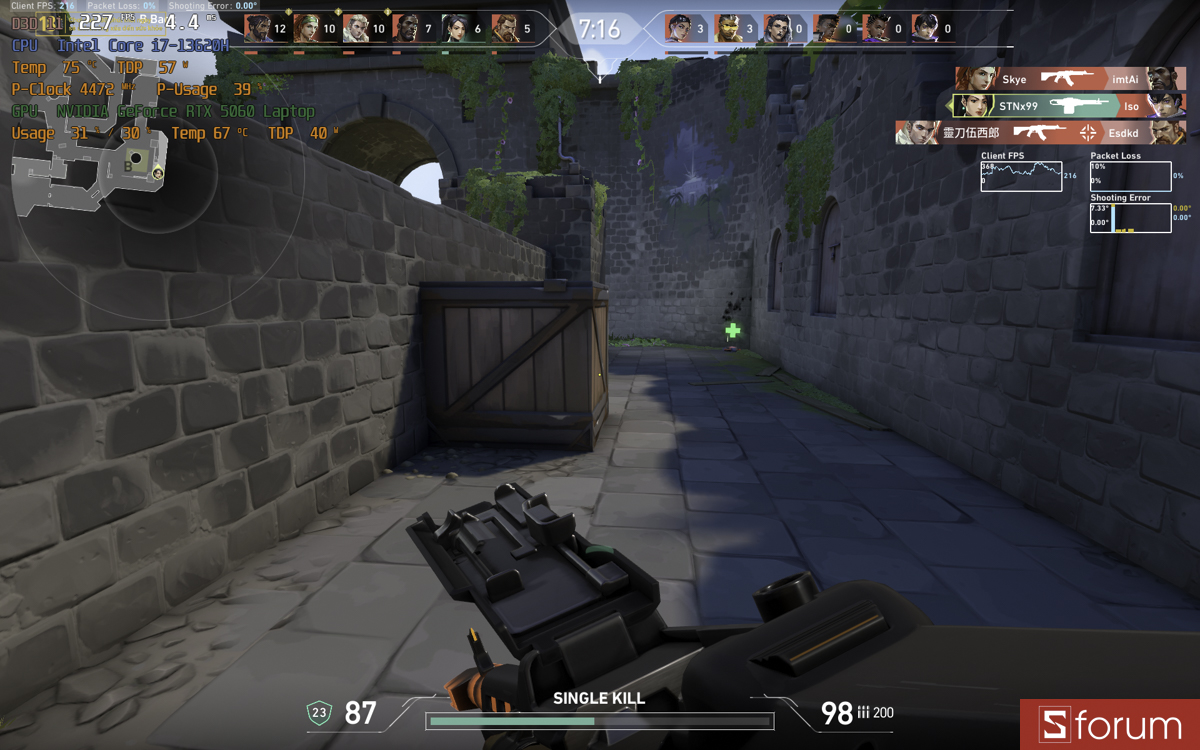This screenshot has width=1200, height=750.
Task: Click the Packet Loss graph box
Action: click(x=1130, y=176)
